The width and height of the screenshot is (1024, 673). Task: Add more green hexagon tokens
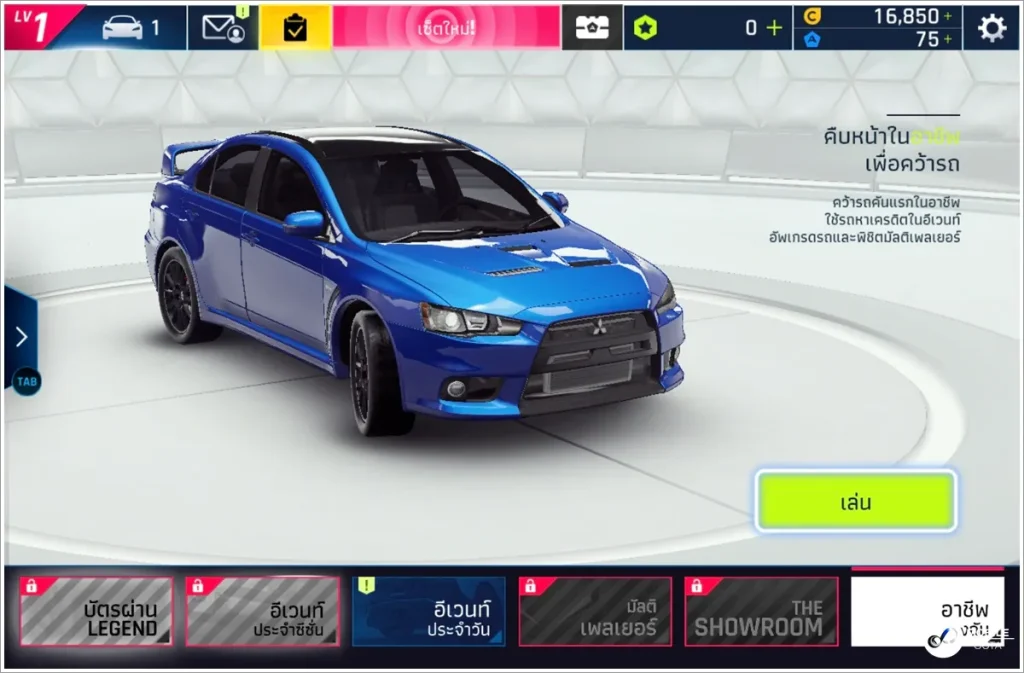point(774,28)
